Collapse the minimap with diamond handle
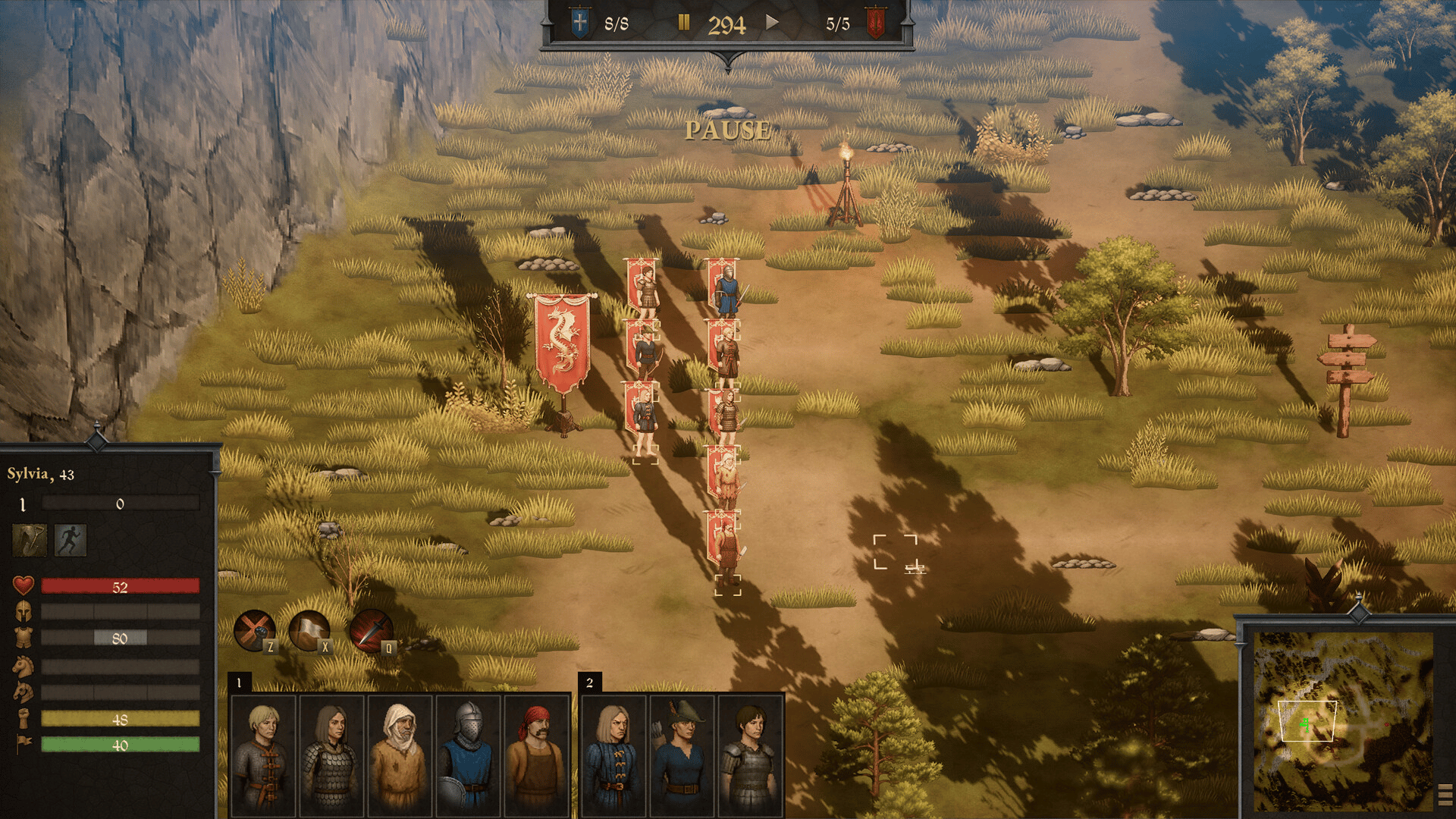Image resolution: width=1456 pixels, height=819 pixels. [1358, 610]
